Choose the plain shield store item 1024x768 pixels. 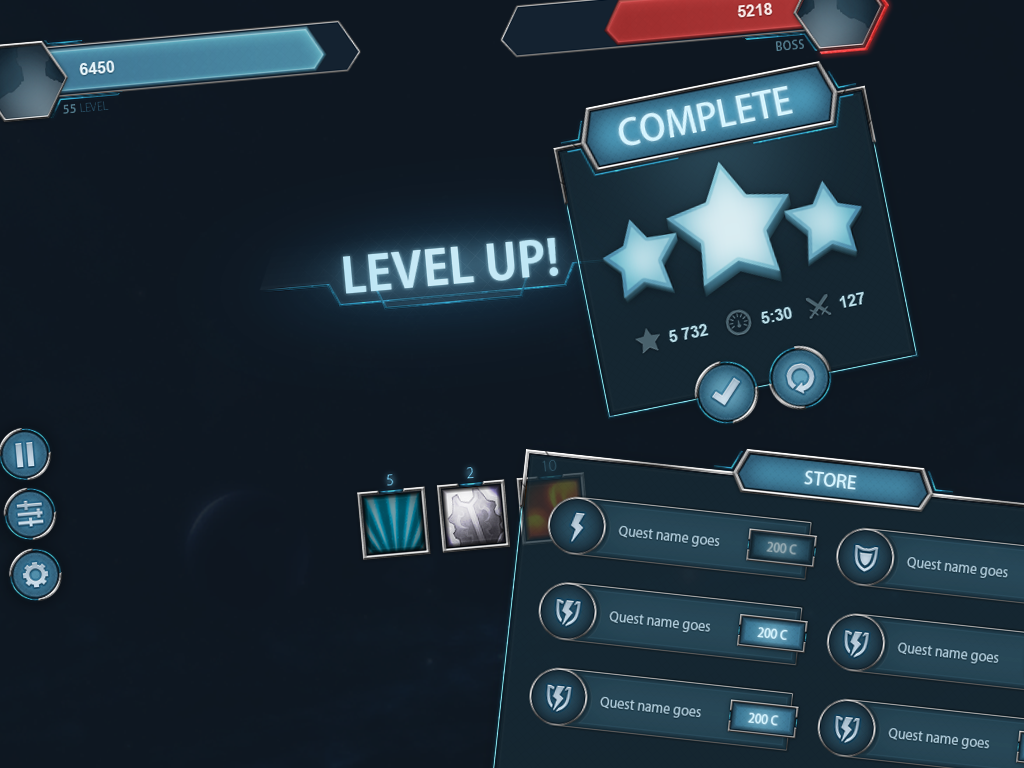[864, 558]
